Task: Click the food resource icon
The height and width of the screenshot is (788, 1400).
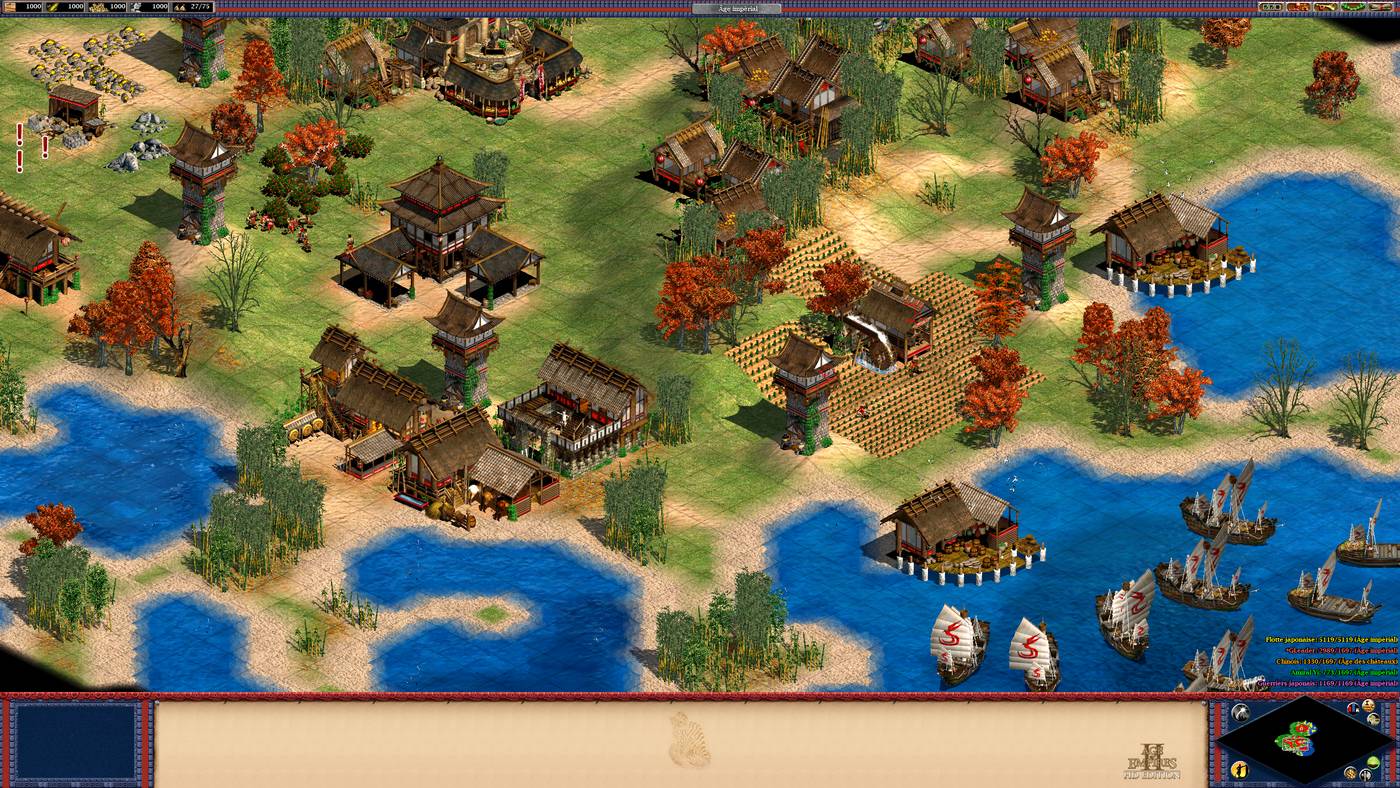Action: 52,8
